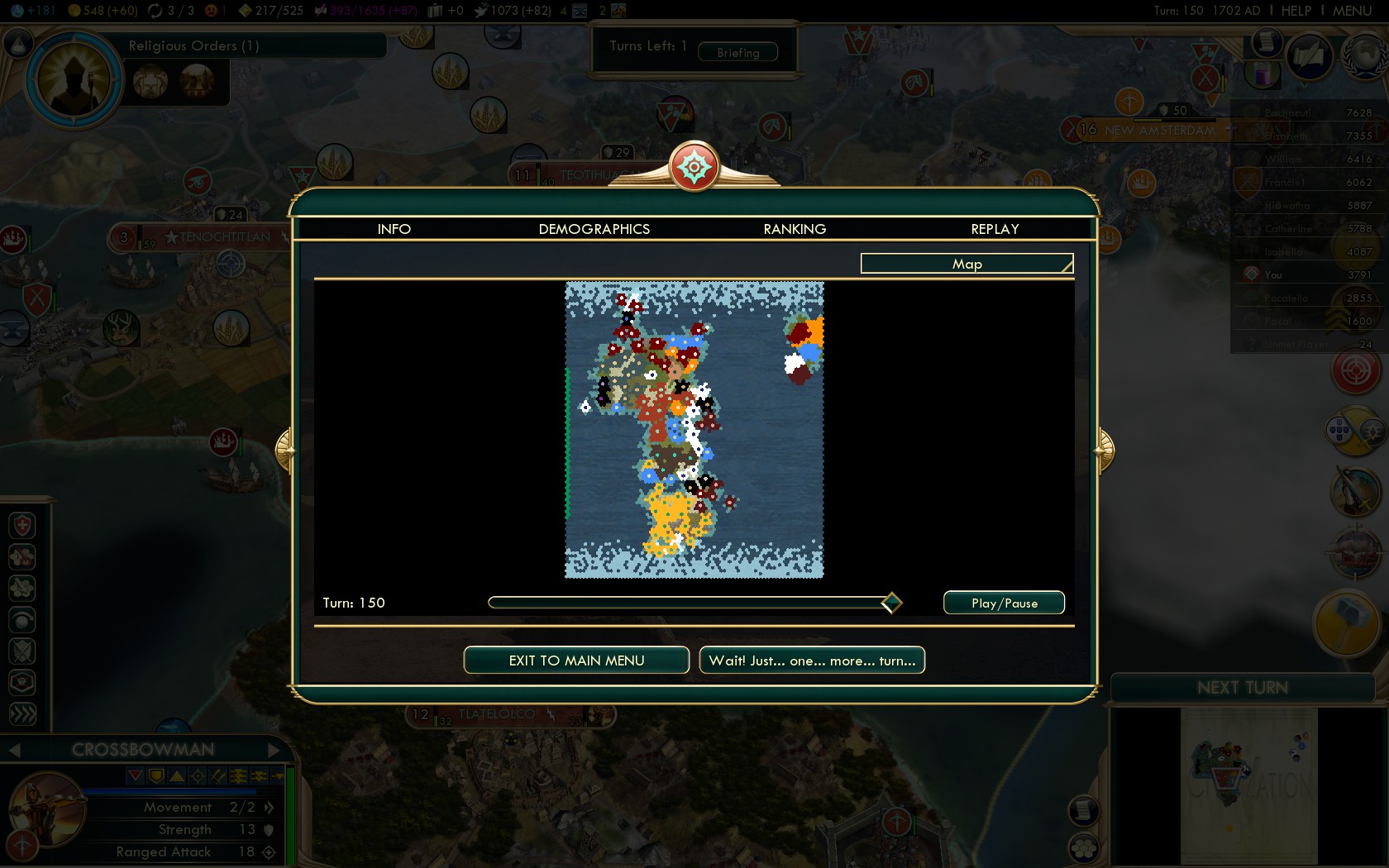The image size is (1389, 868).
Task: Click the left arrow on dialog edge
Action: click(284, 450)
